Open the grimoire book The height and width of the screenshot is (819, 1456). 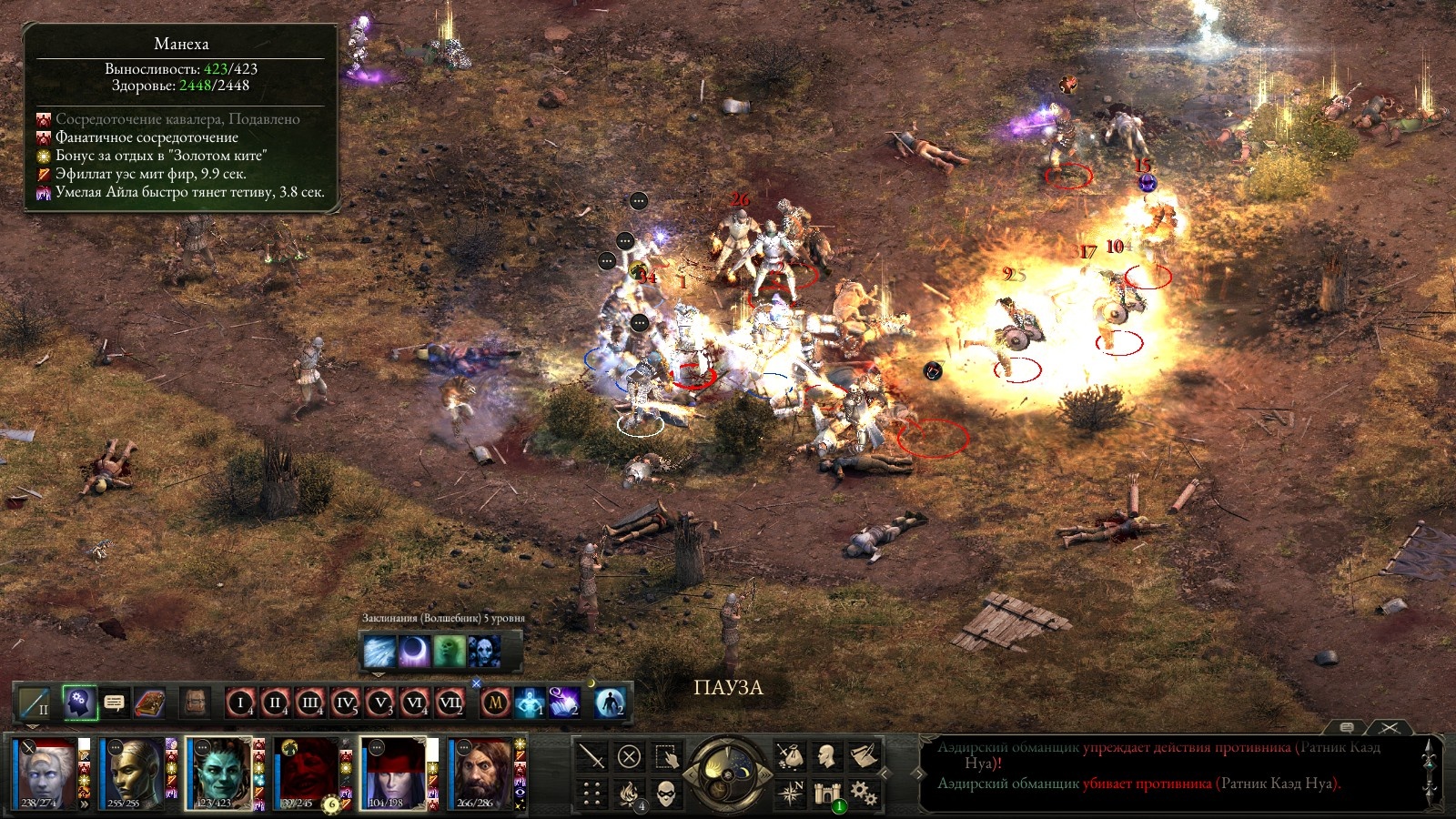coord(149,703)
